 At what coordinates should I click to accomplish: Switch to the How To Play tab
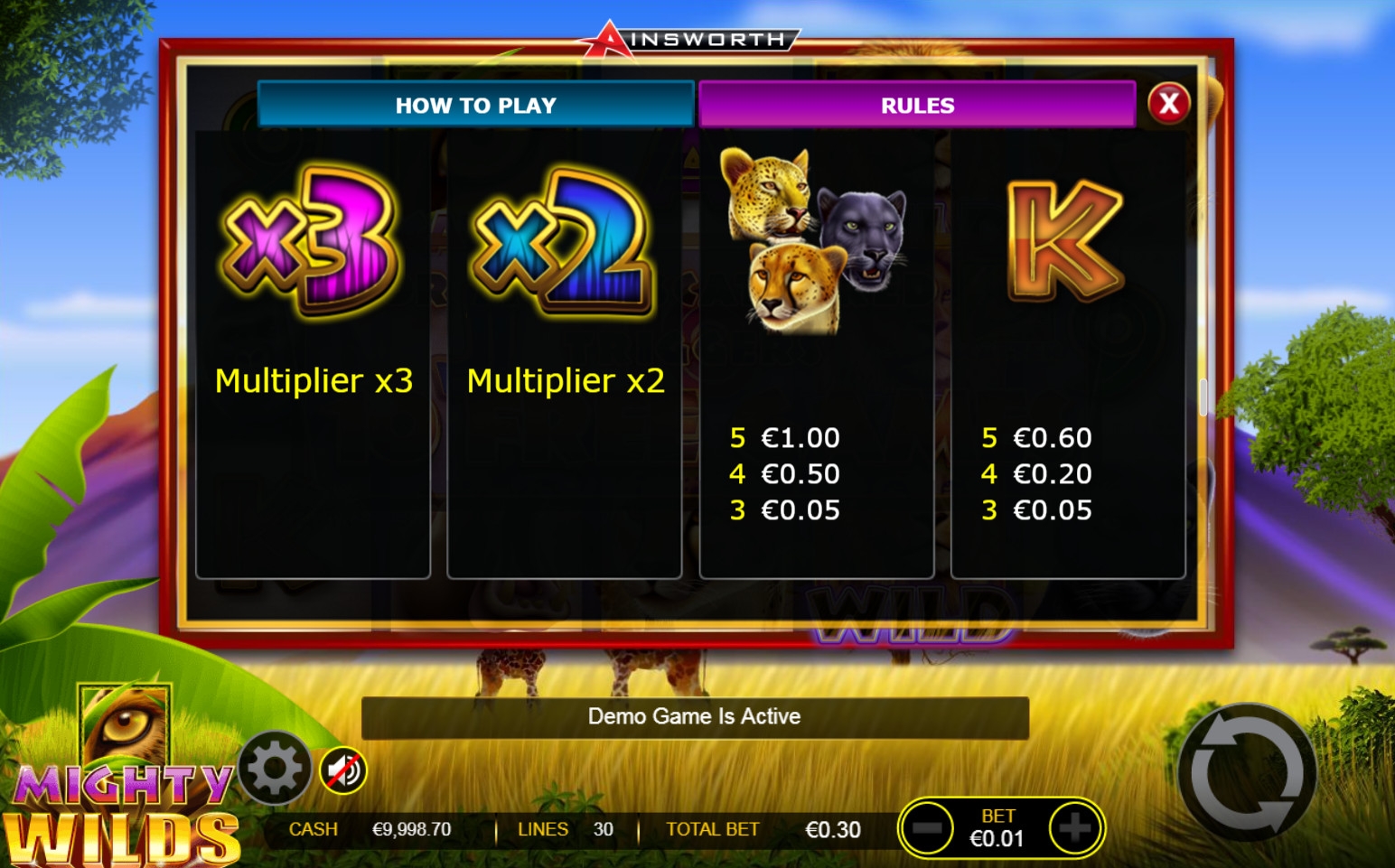[475, 105]
